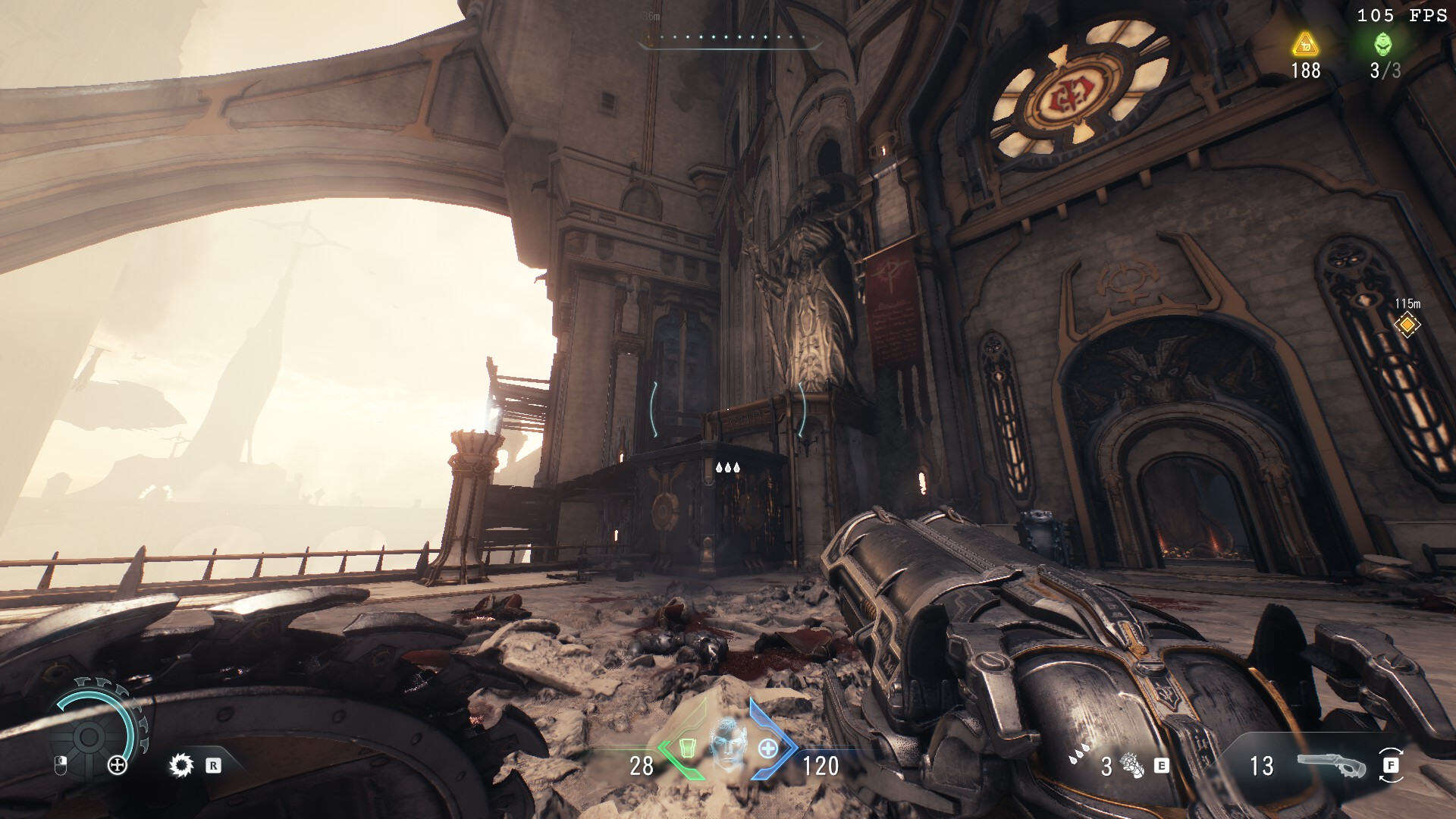The image size is (1456, 819).
Task: Select the compass strip at the top
Action: click(x=730, y=38)
